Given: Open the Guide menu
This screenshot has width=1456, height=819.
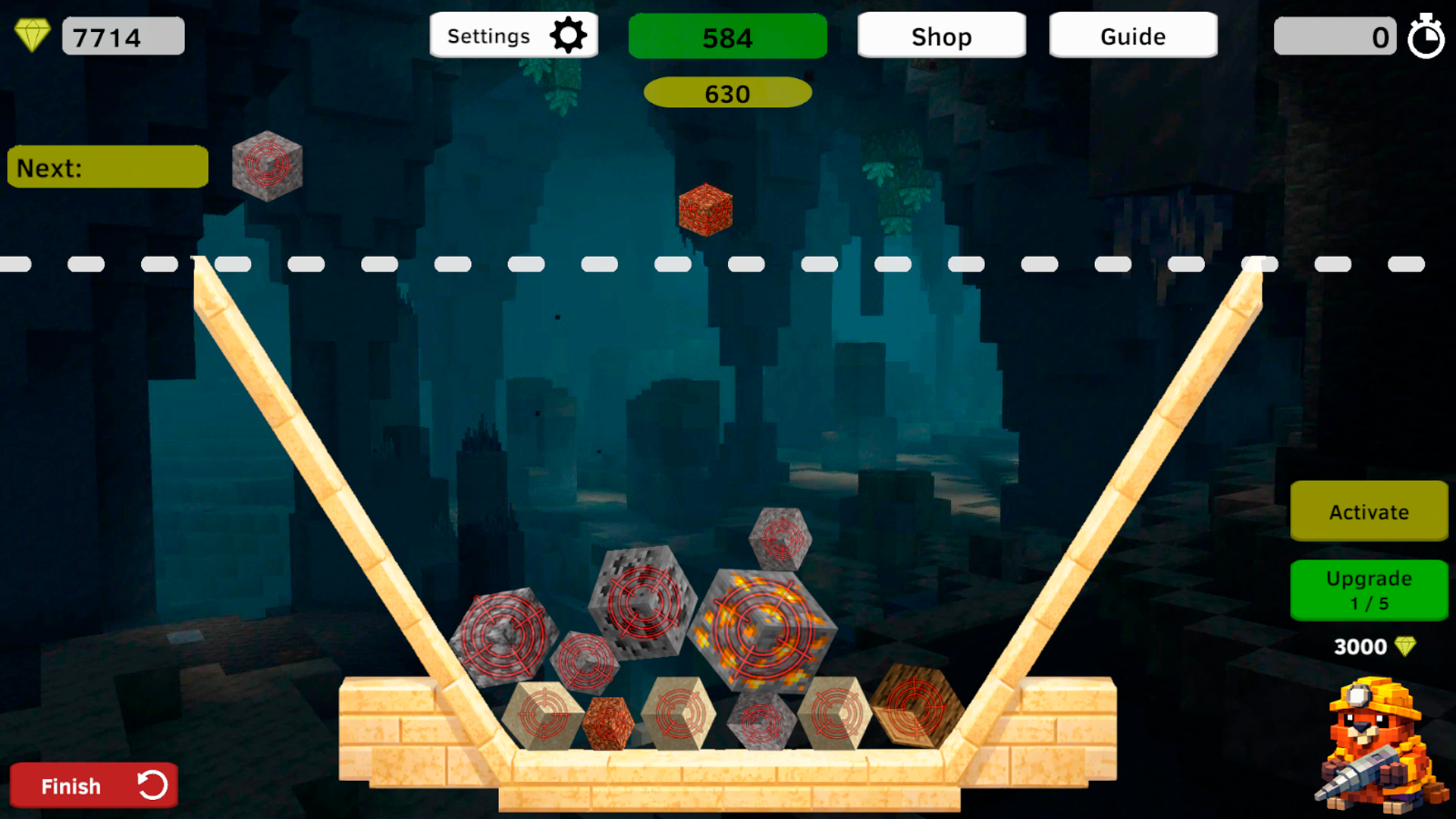Looking at the screenshot, I should (x=1132, y=34).
